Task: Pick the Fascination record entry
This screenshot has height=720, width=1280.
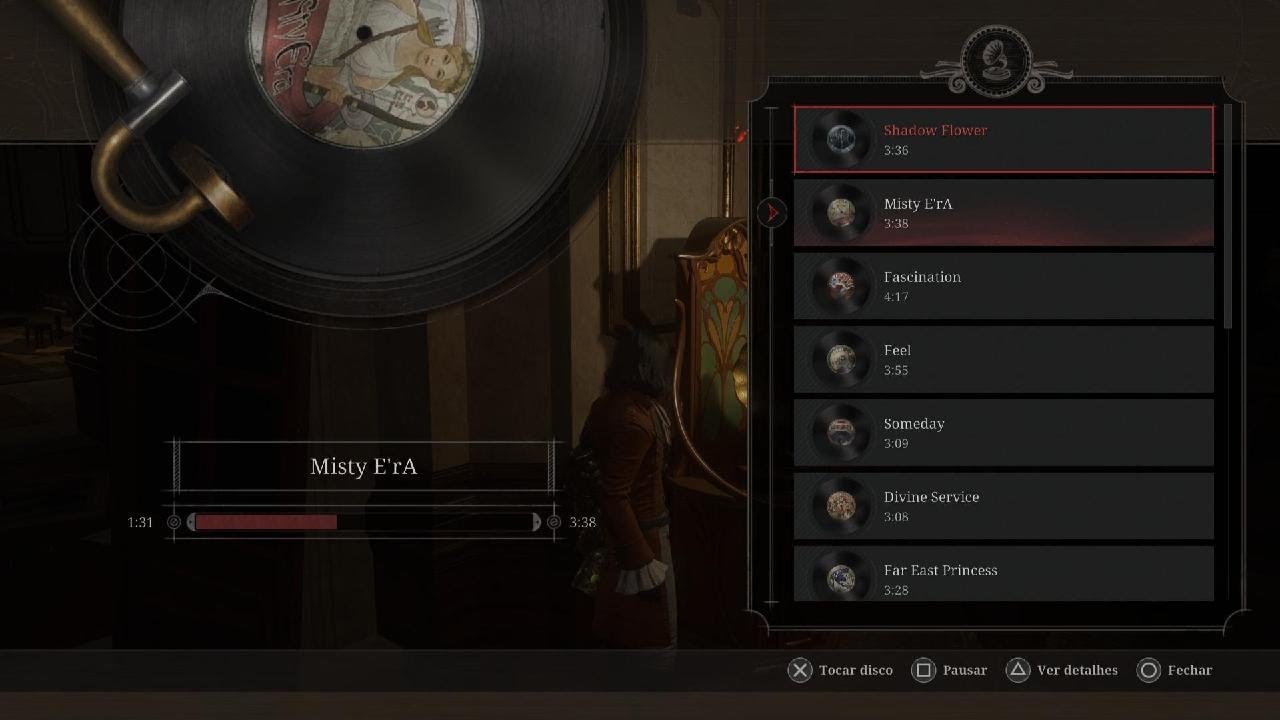Action: pos(1003,286)
